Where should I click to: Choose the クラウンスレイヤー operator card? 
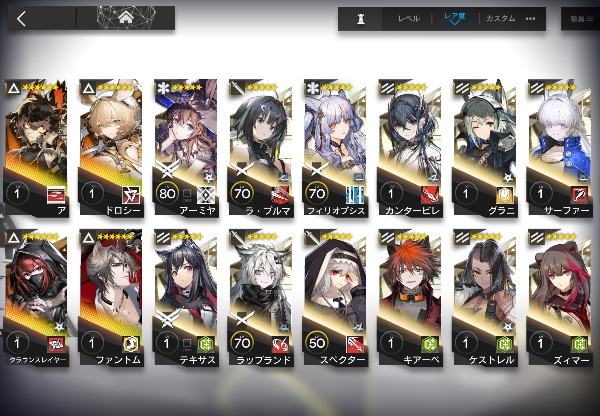[x=38, y=300]
